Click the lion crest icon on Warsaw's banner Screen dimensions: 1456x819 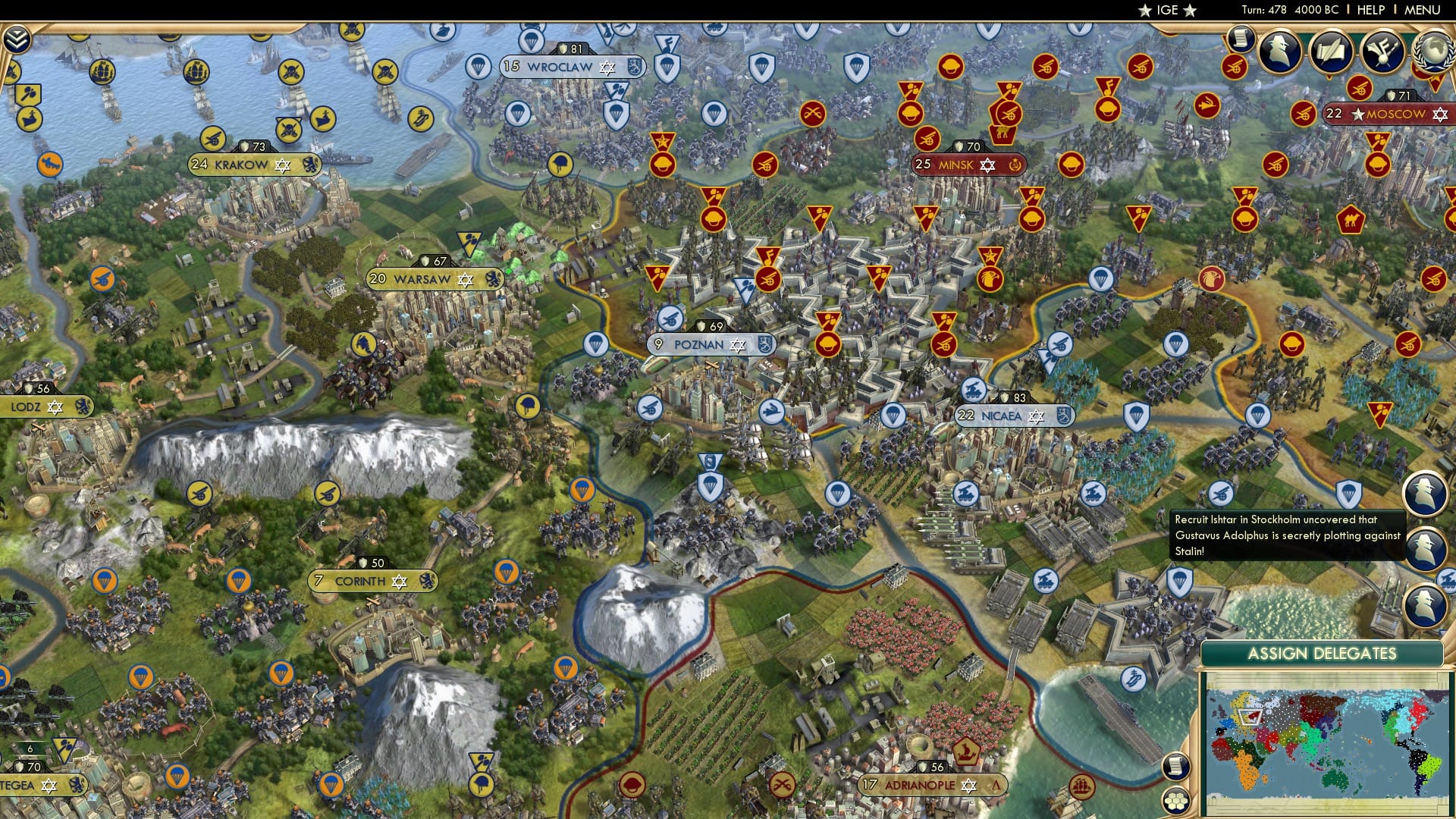click(x=494, y=279)
